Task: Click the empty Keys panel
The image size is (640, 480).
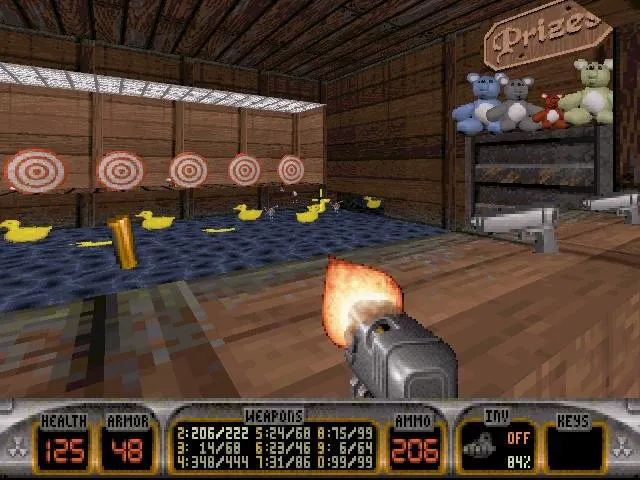Action: tap(575, 446)
